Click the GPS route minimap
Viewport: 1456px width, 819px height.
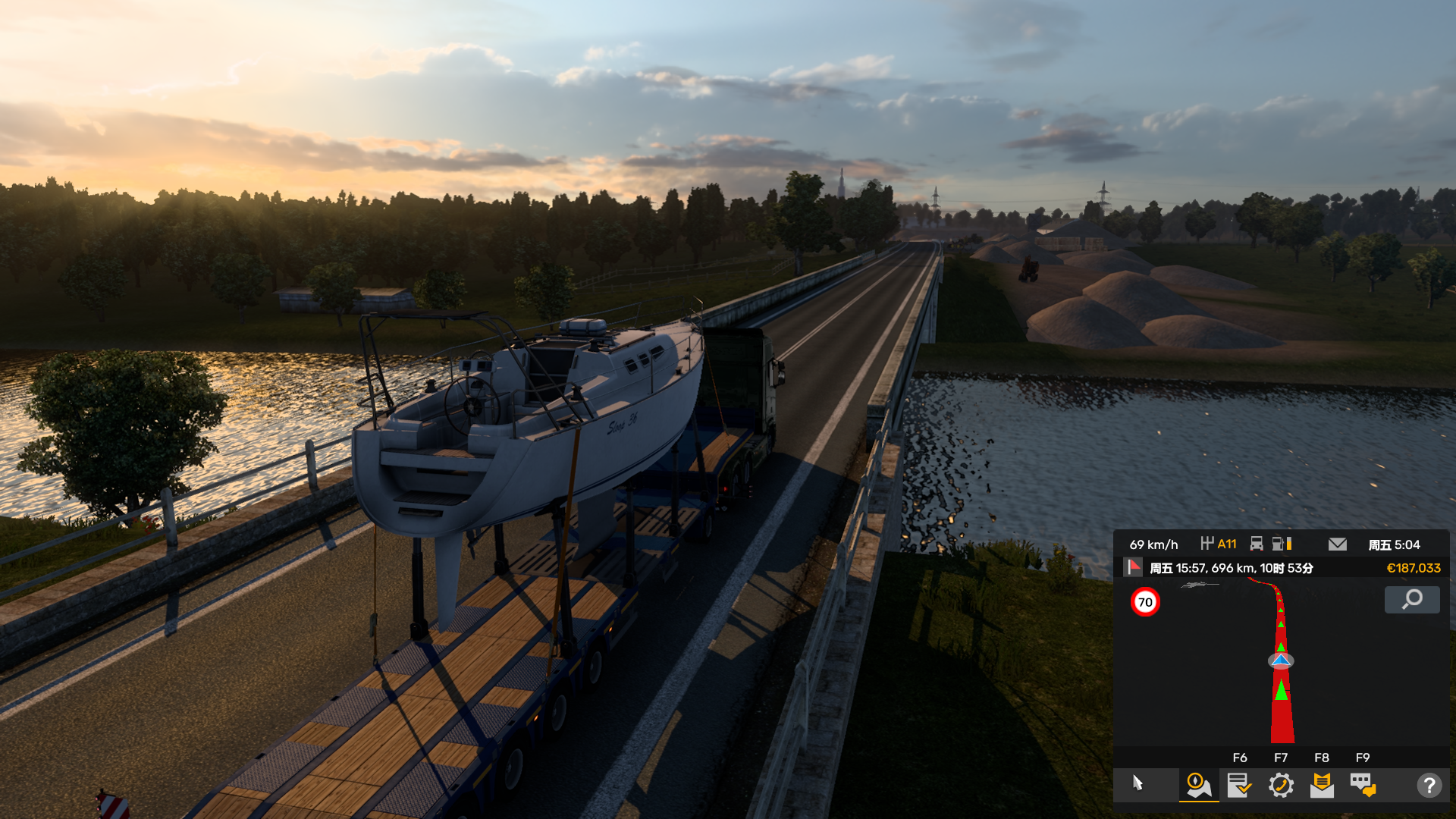1281,667
